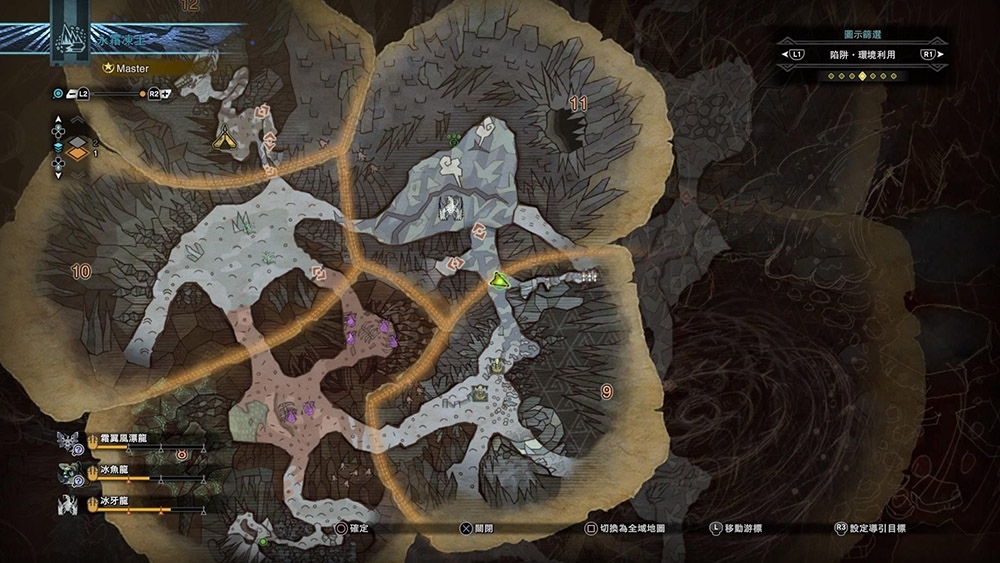Select the camp tent marker on the map
This screenshot has height=563, width=1000.
tap(223, 142)
